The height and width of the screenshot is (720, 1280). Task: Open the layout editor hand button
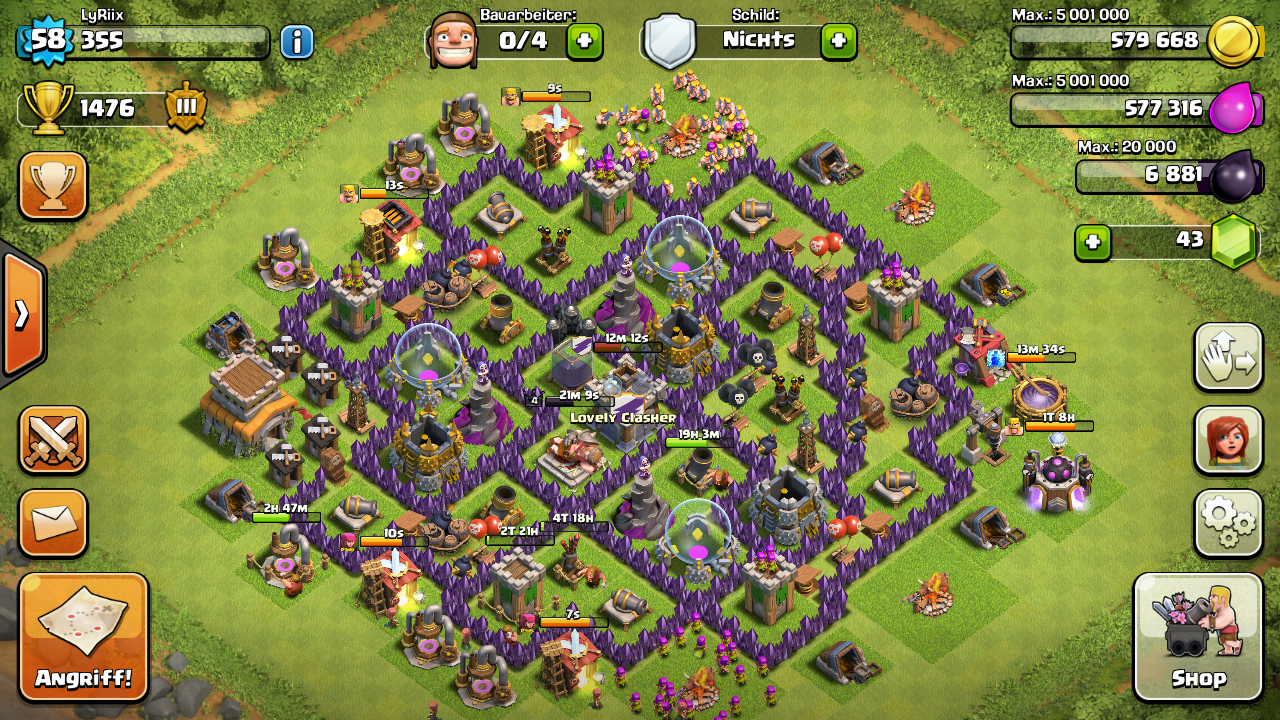coord(1228,357)
